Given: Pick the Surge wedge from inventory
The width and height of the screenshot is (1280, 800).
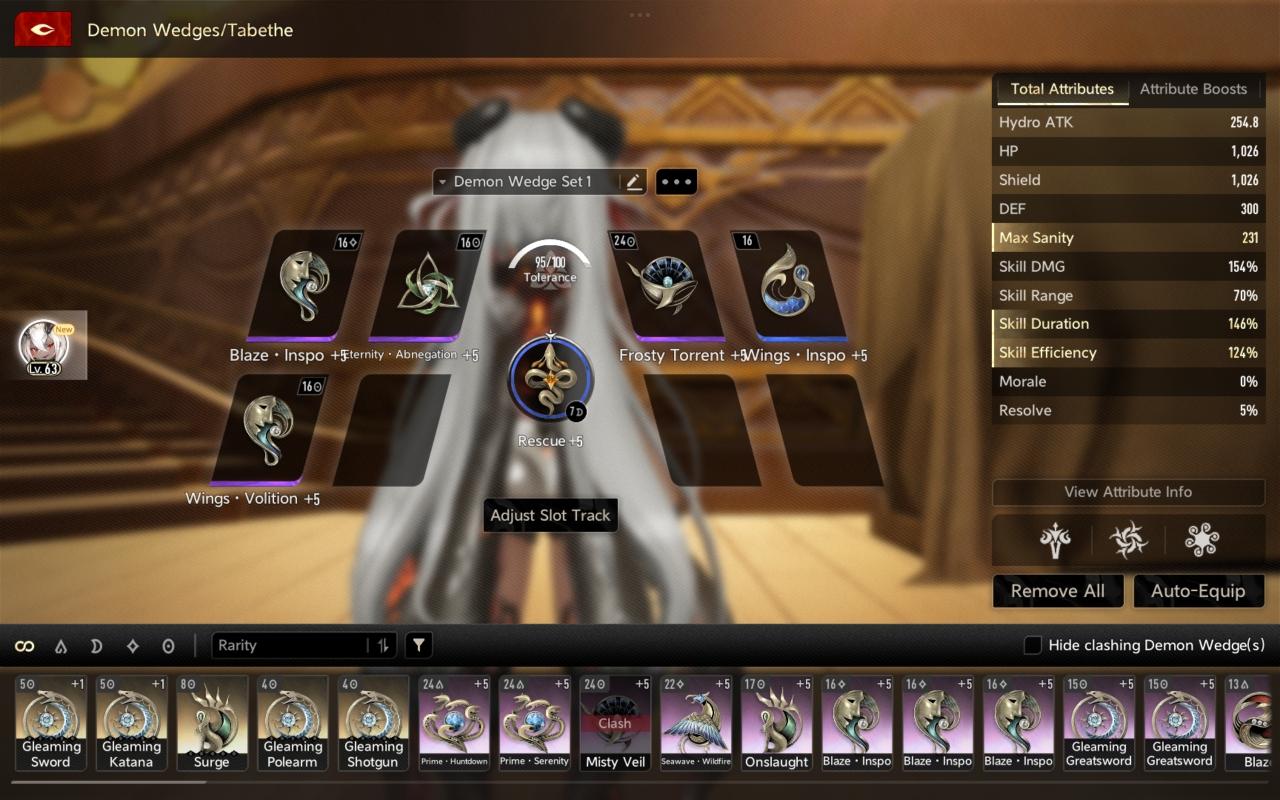Looking at the screenshot, I should click(212, 723).
